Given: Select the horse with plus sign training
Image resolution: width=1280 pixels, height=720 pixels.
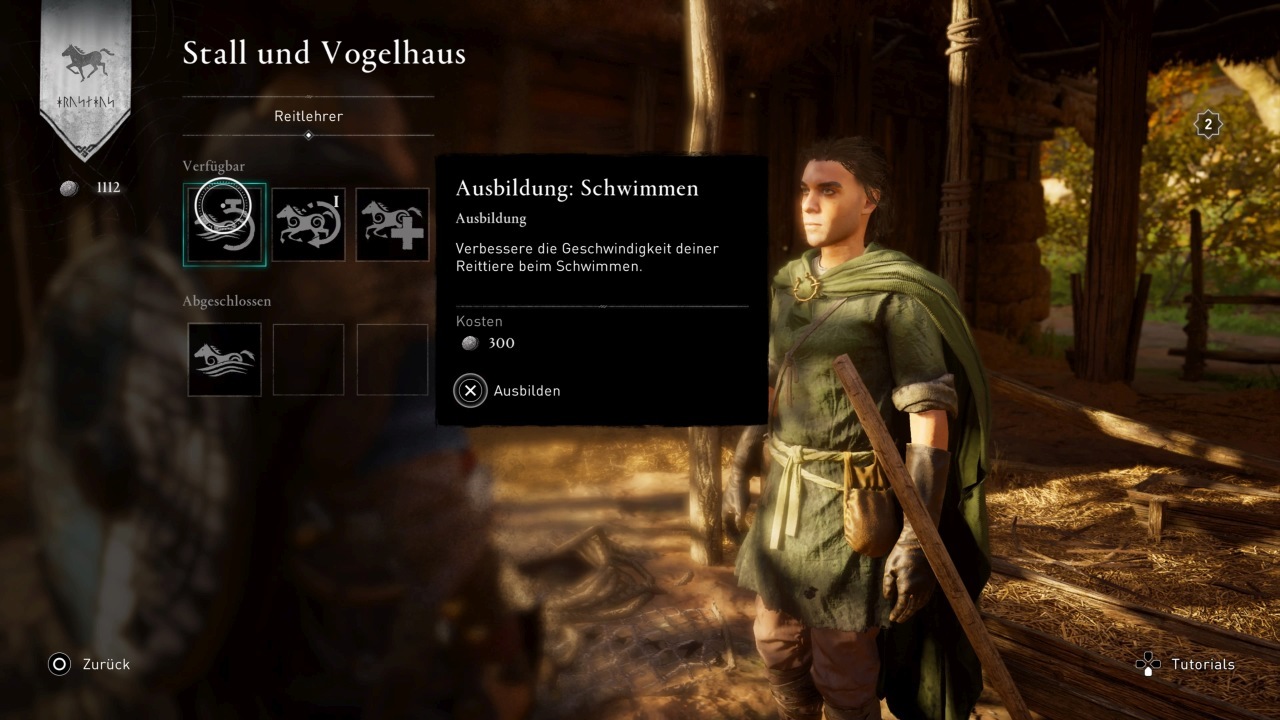Looking at the screenshot, I should tap(392, 224).
